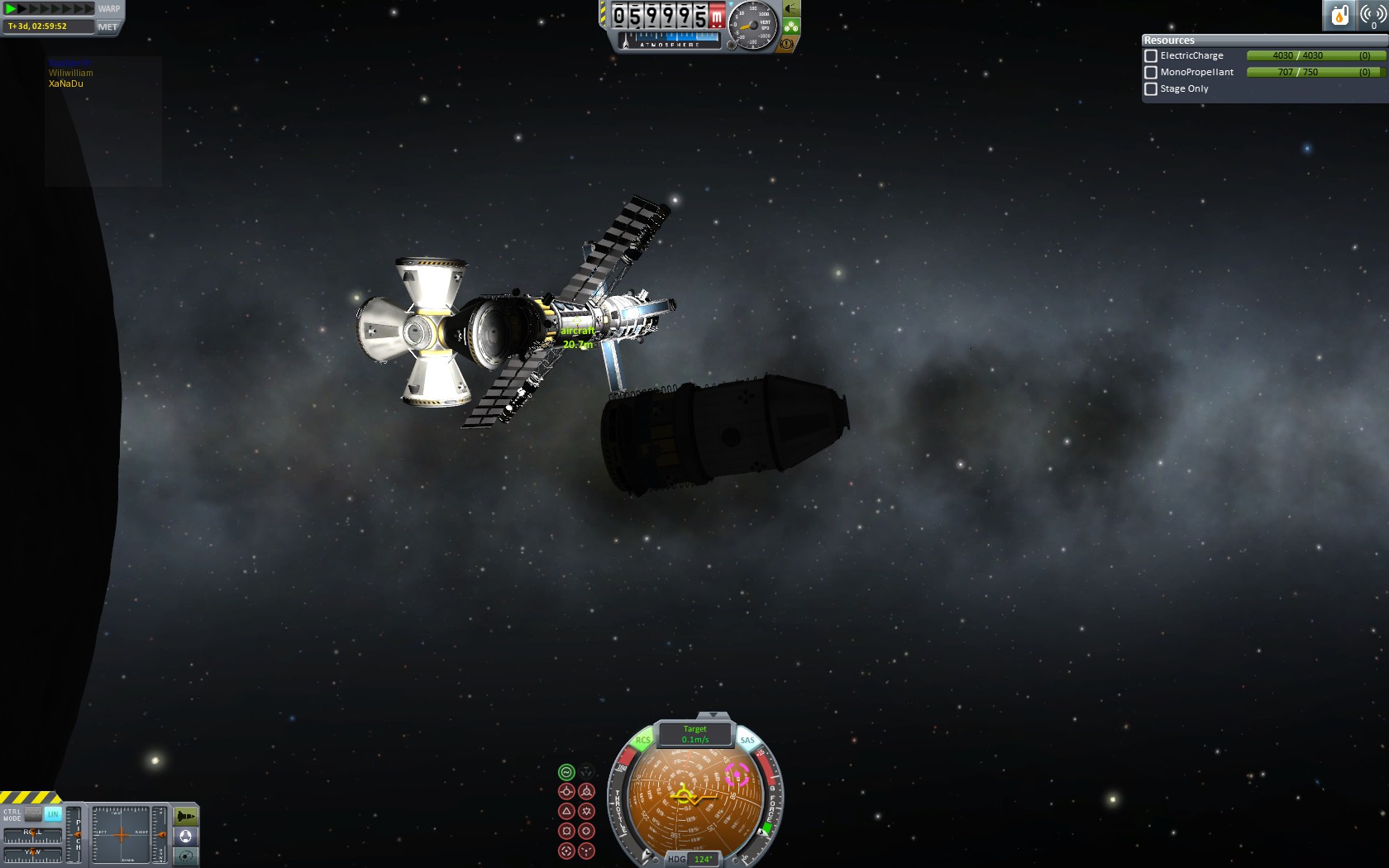
Task: Select the stability assist SAS mode icon
Action: pyautogui.click(x=566, y=772)
